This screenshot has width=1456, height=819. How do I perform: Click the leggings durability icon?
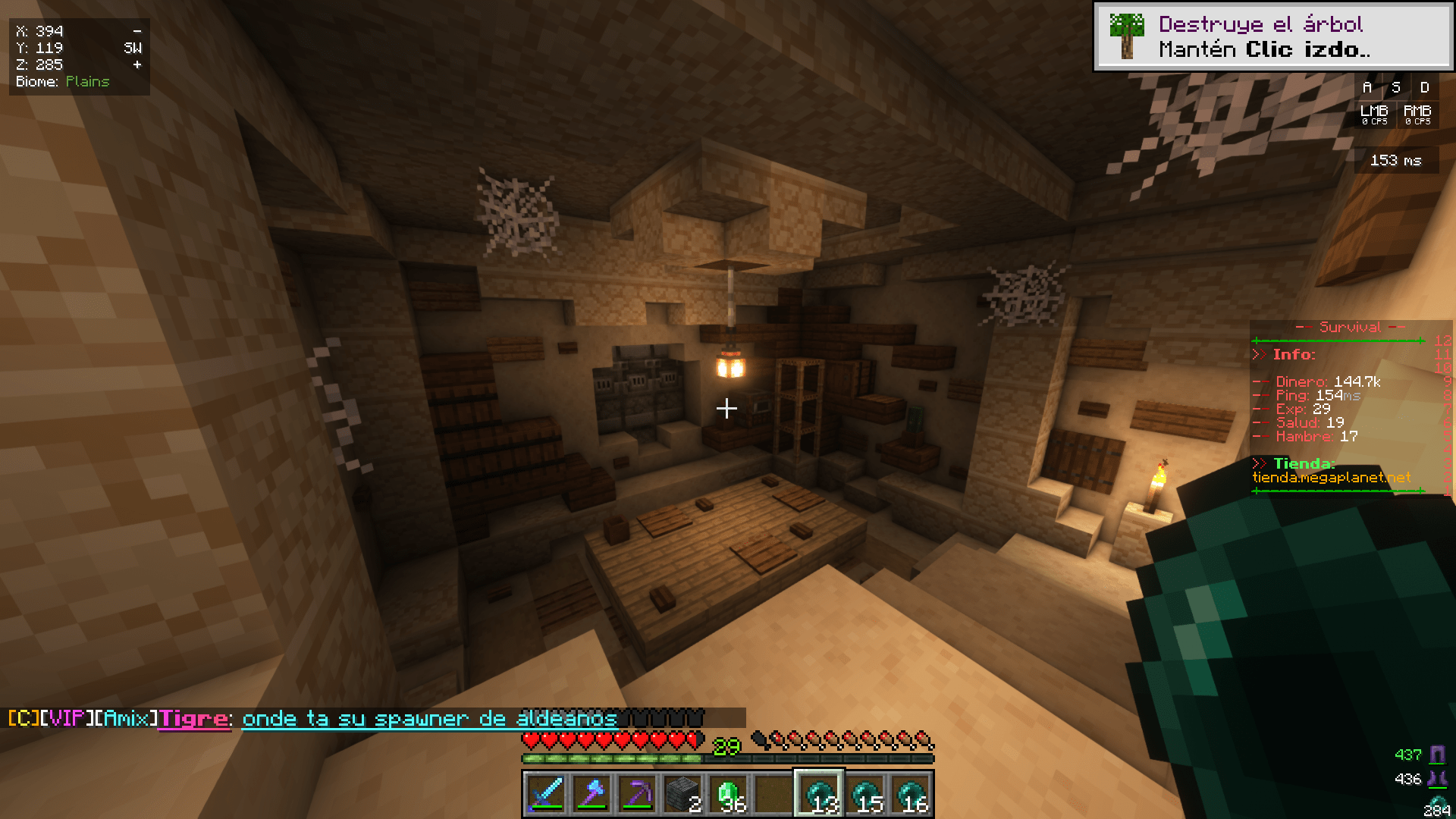1437,755
